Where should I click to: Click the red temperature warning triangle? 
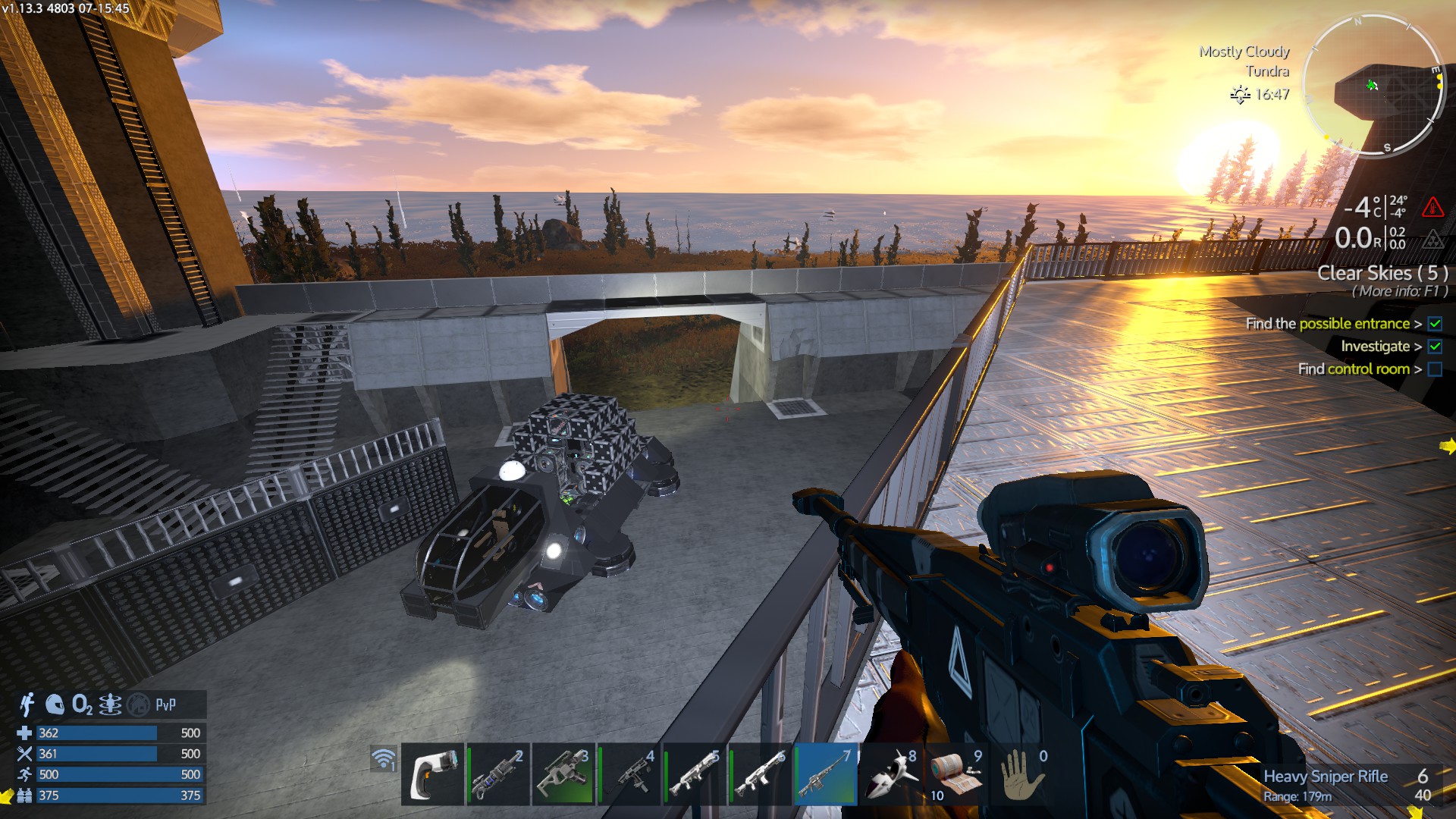[1432, 206]
